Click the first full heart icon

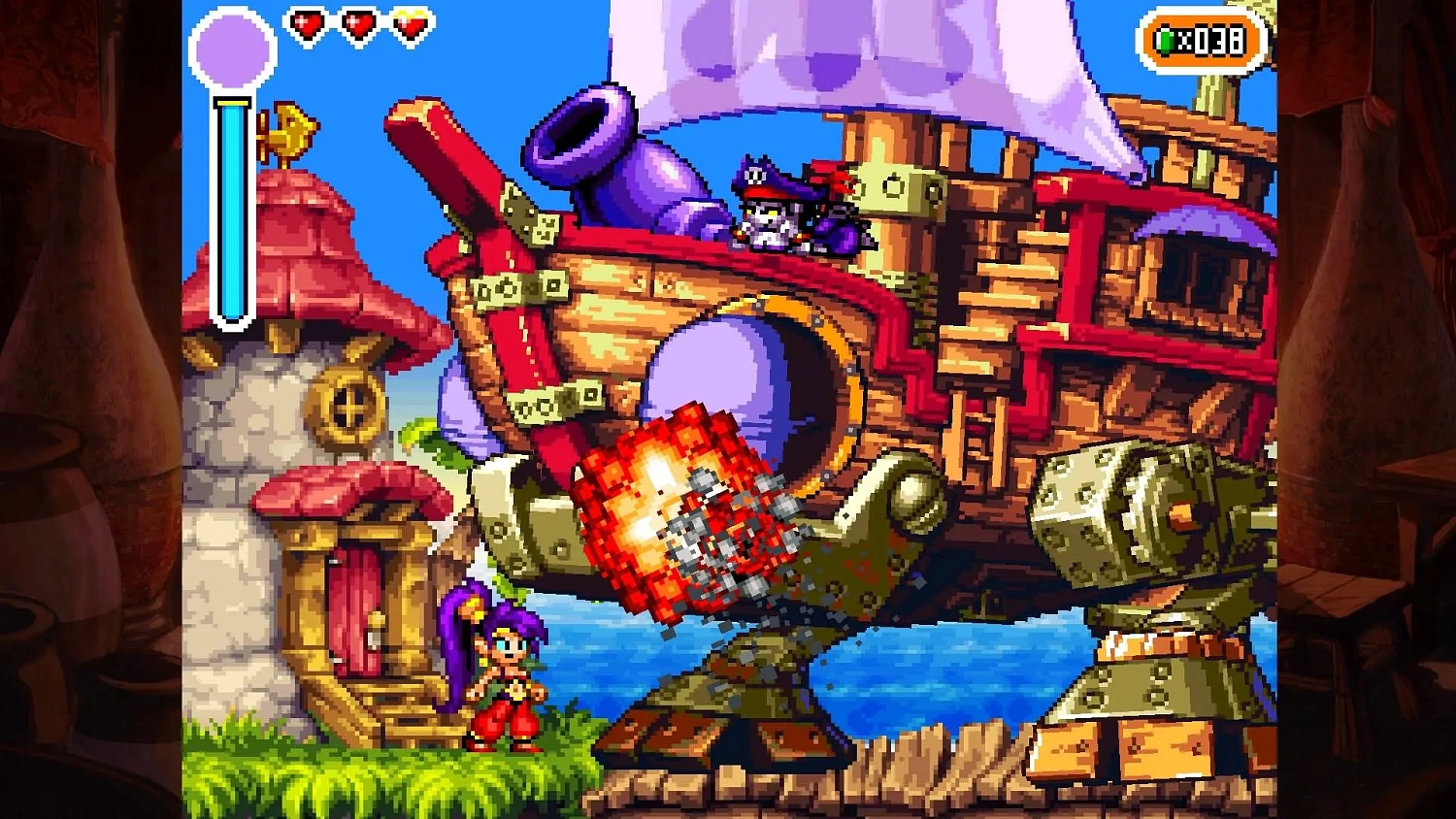(x=309, y=26)
